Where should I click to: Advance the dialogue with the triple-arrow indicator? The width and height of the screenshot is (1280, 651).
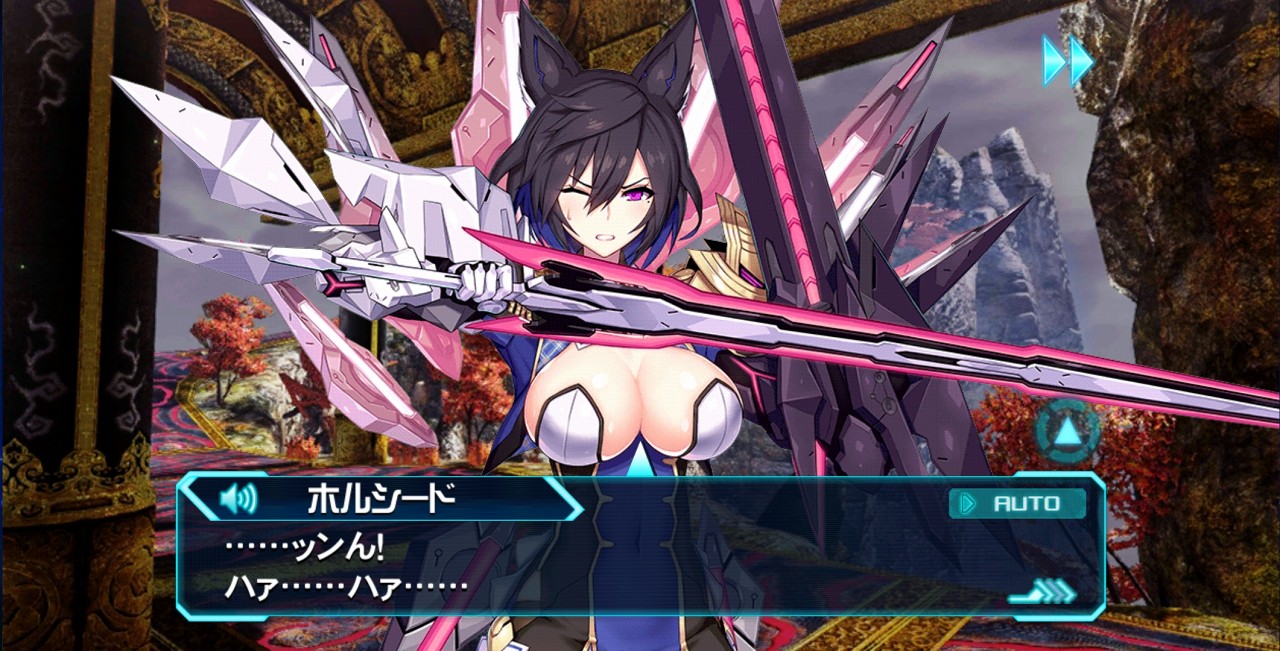pyautogui.click(x=1044, y=592)
